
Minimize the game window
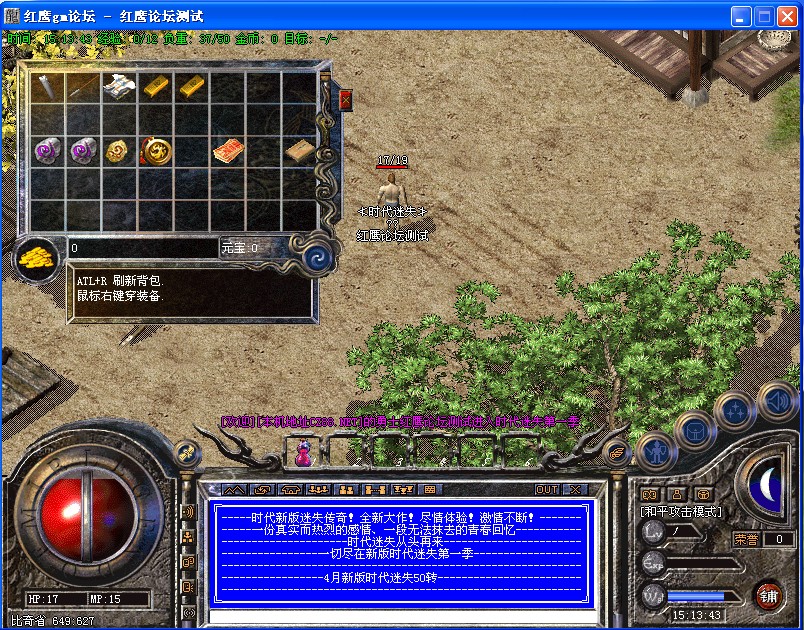[x=741, y=16]
